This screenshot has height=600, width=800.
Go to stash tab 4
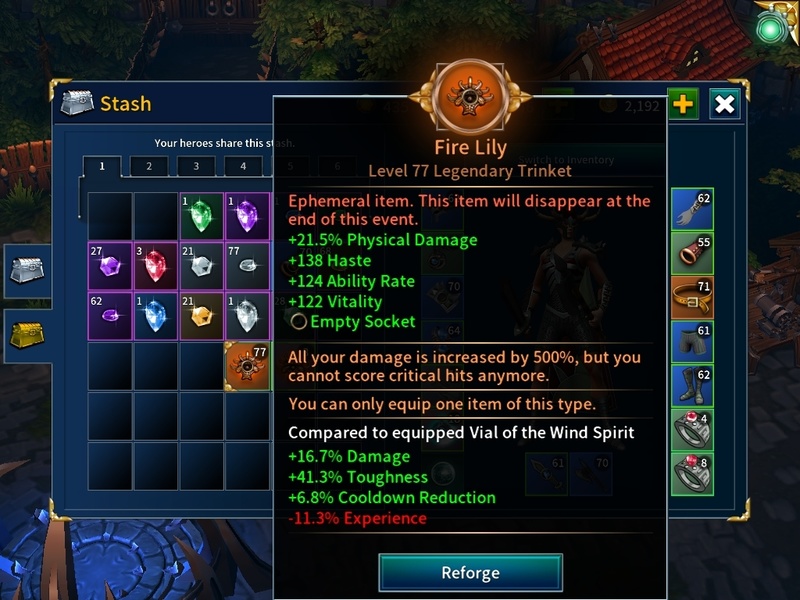point(243,167)
